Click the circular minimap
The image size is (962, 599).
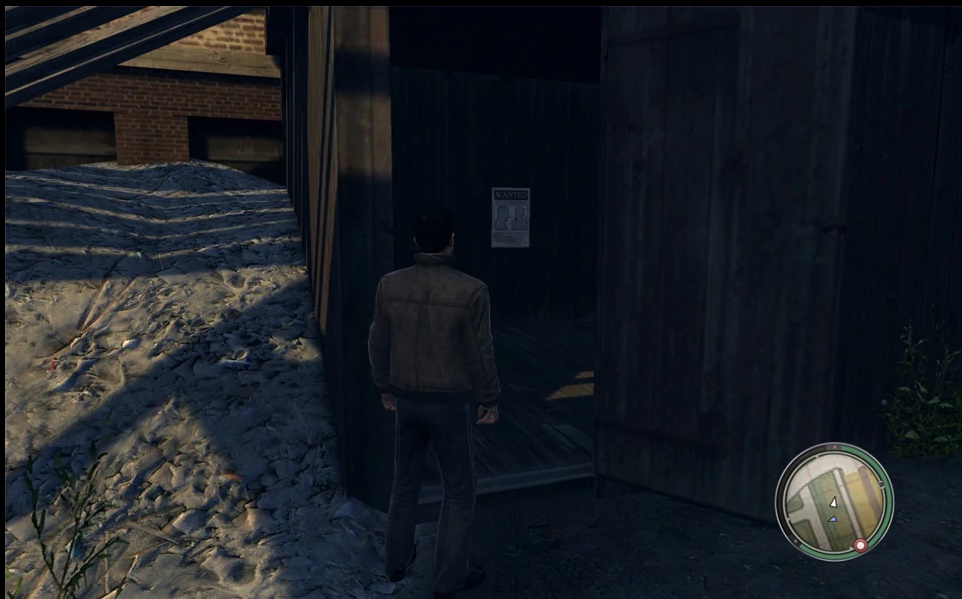833,501
